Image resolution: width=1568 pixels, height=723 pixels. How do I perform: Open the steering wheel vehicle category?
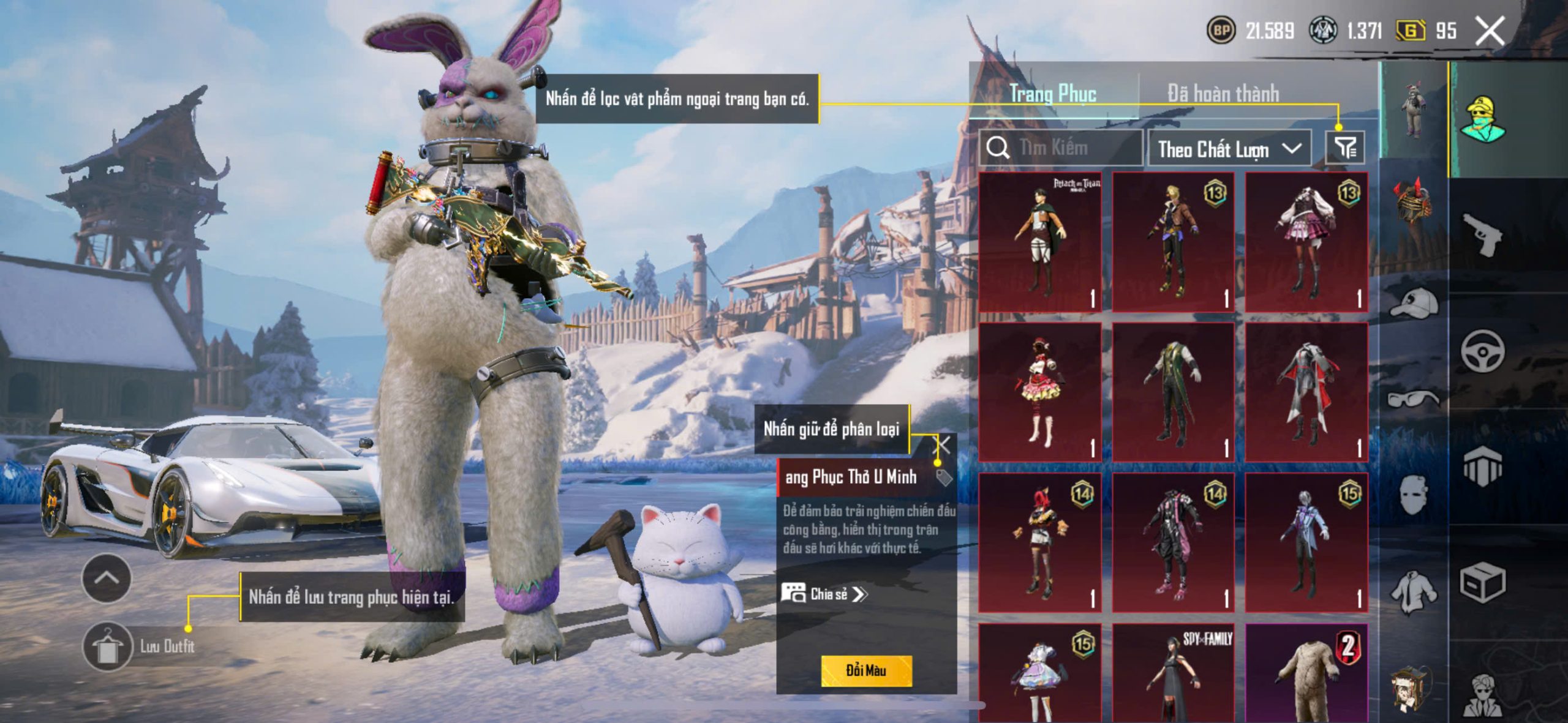(x=1482, y=351)
